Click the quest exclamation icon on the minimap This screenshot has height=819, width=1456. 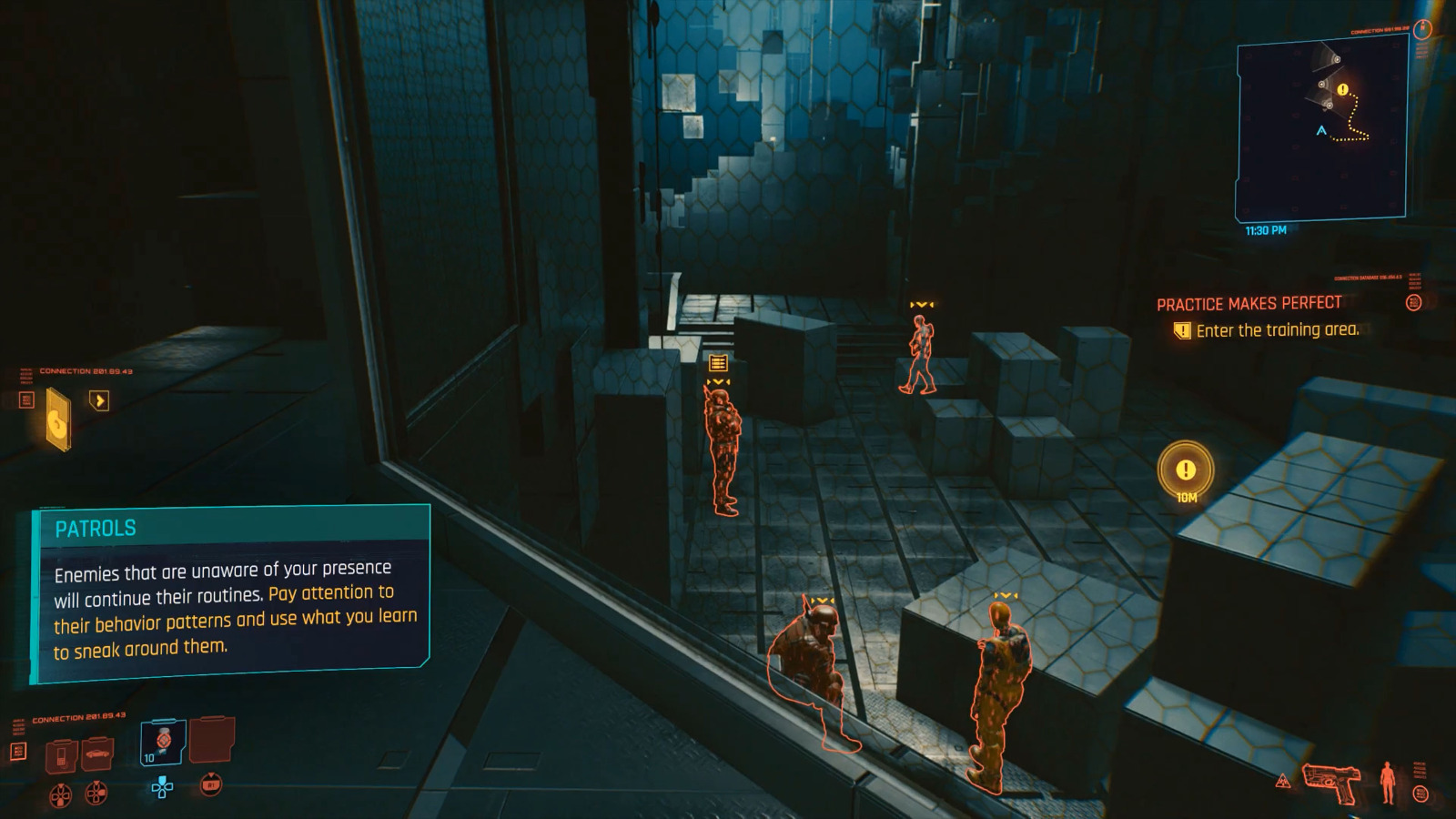click(x=1340, y=90)
